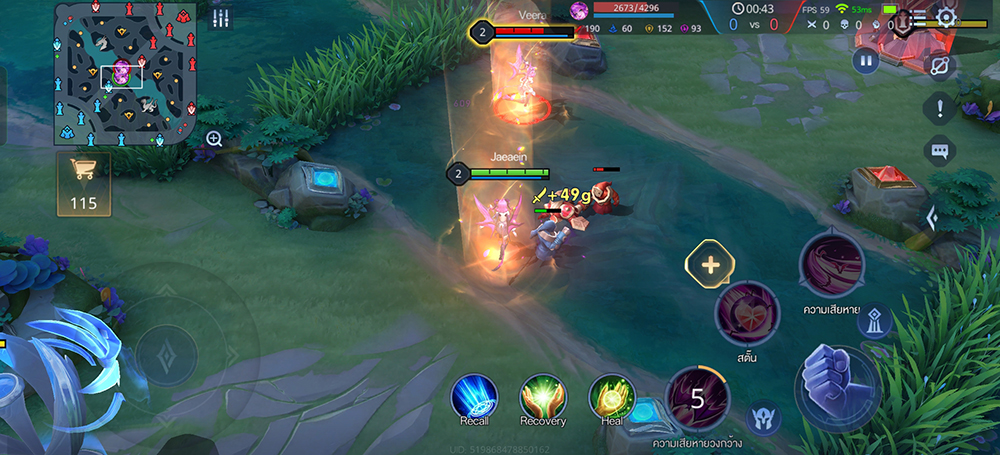The width and height of the screenshot is (1000, 455).
Task: Cast the upper damage skill with swirl icon
Action: 832,265
